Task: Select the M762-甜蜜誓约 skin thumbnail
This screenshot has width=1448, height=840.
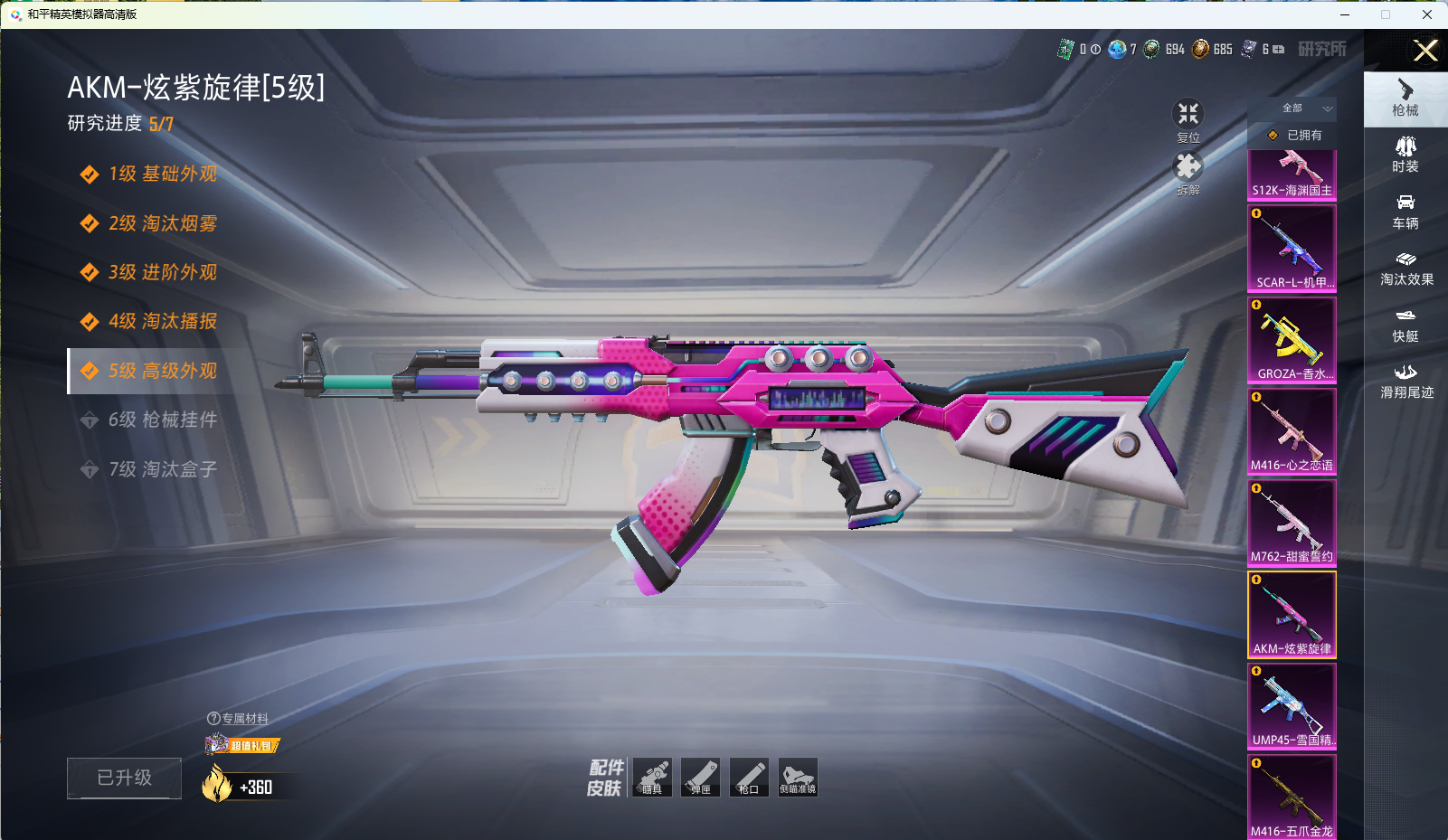Action: point(1292,523)
